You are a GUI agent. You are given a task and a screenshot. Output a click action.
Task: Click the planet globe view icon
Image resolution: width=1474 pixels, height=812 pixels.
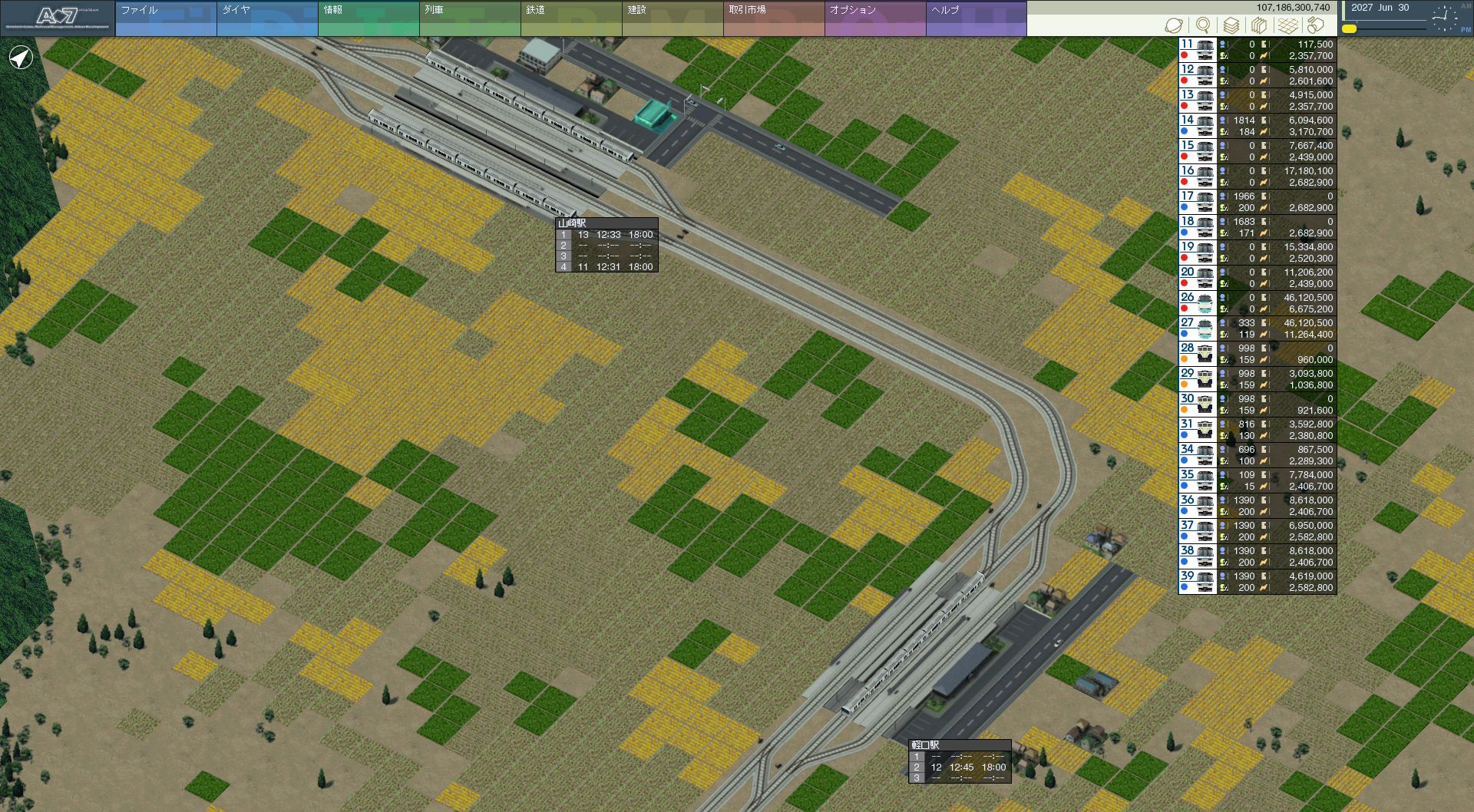click(1174, 25)
